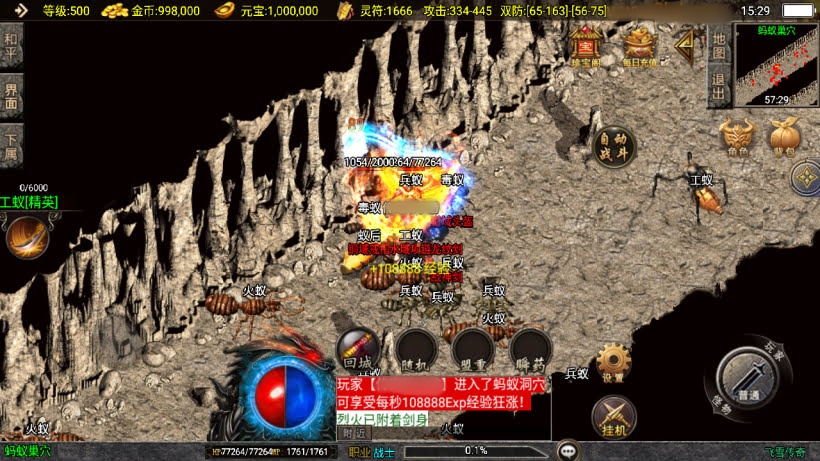Open the 角色 character sheet
This screenshot has width=820, height=461.
point(737,137)
